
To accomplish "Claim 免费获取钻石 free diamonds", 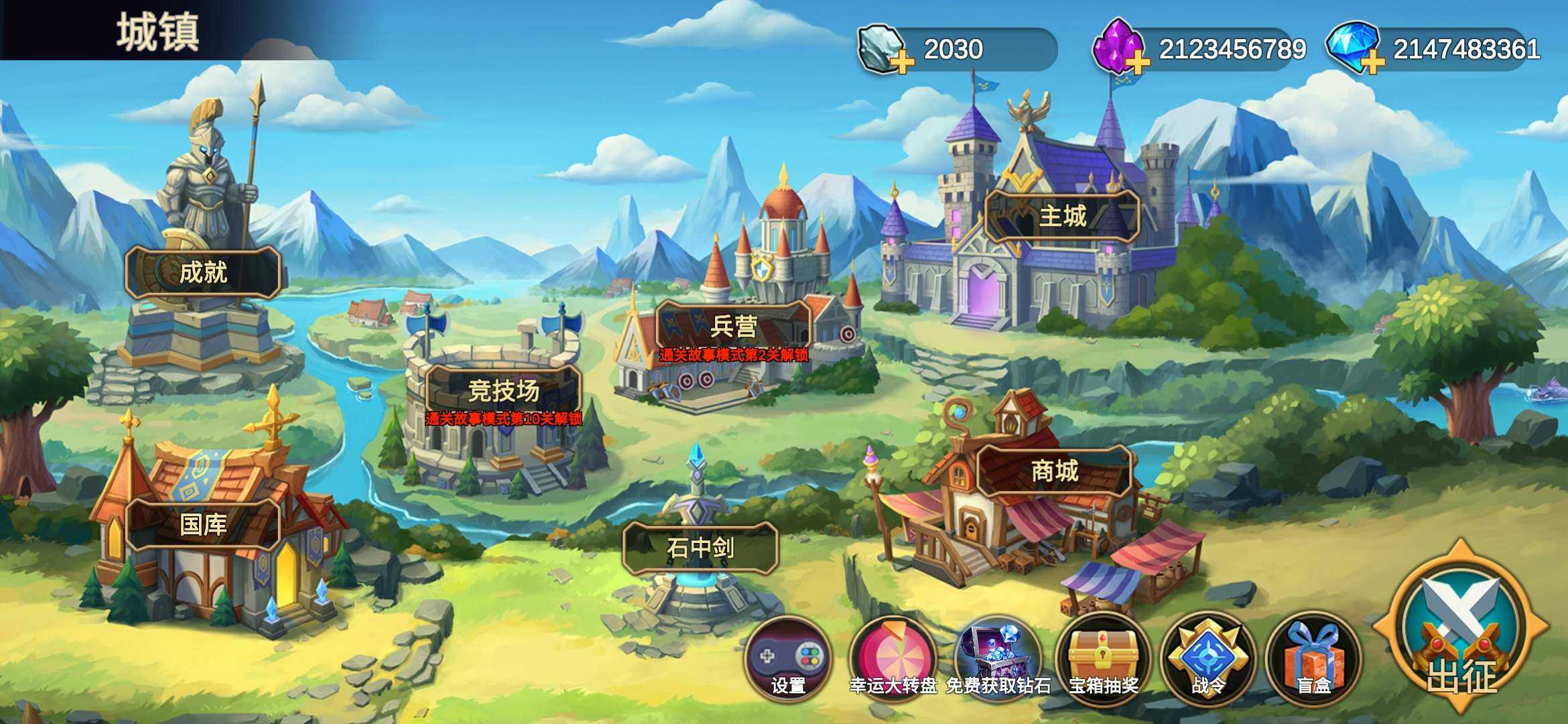I will (998, 658).
